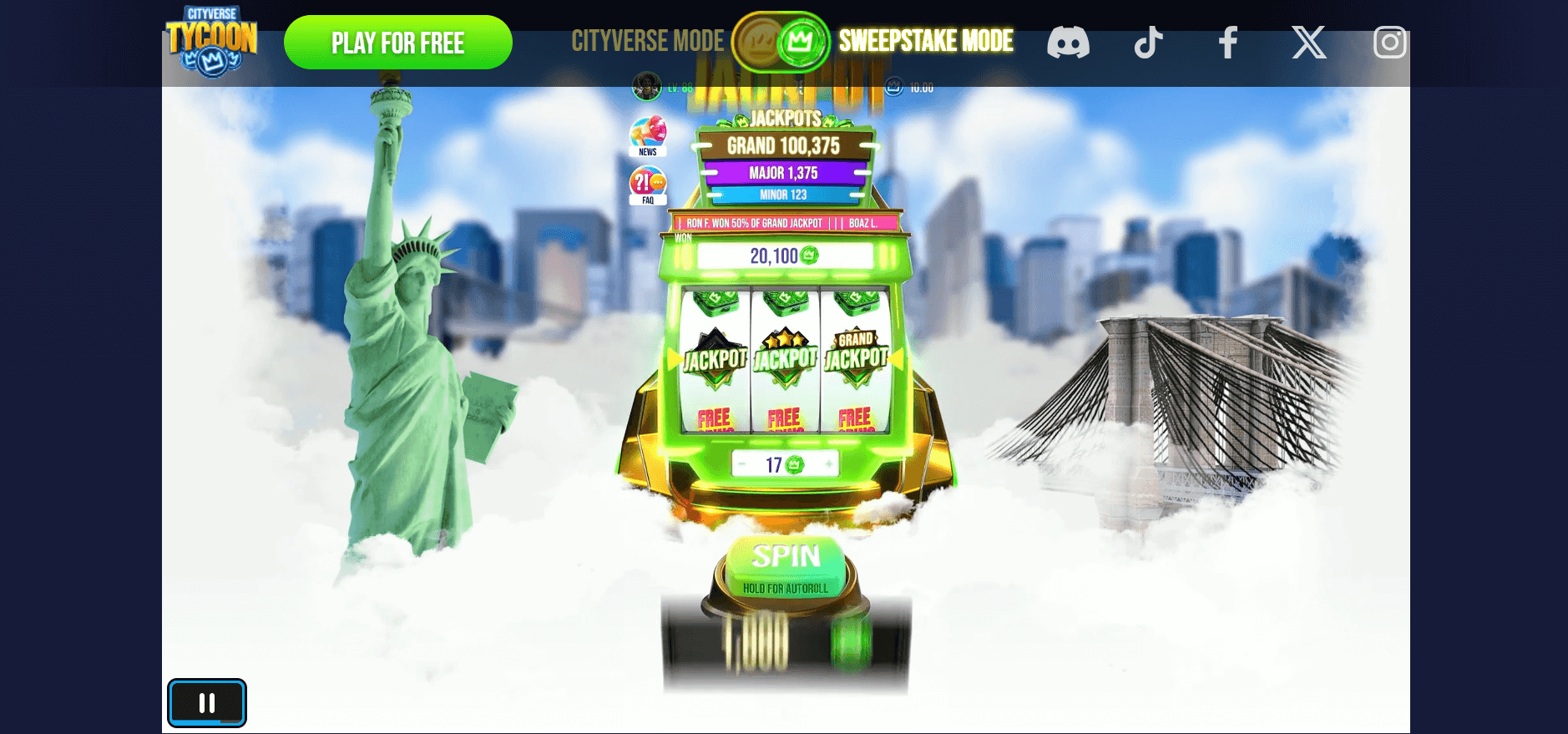Open the News megaphone icon
Screen dimensions: 1568x734
(648, 134)
